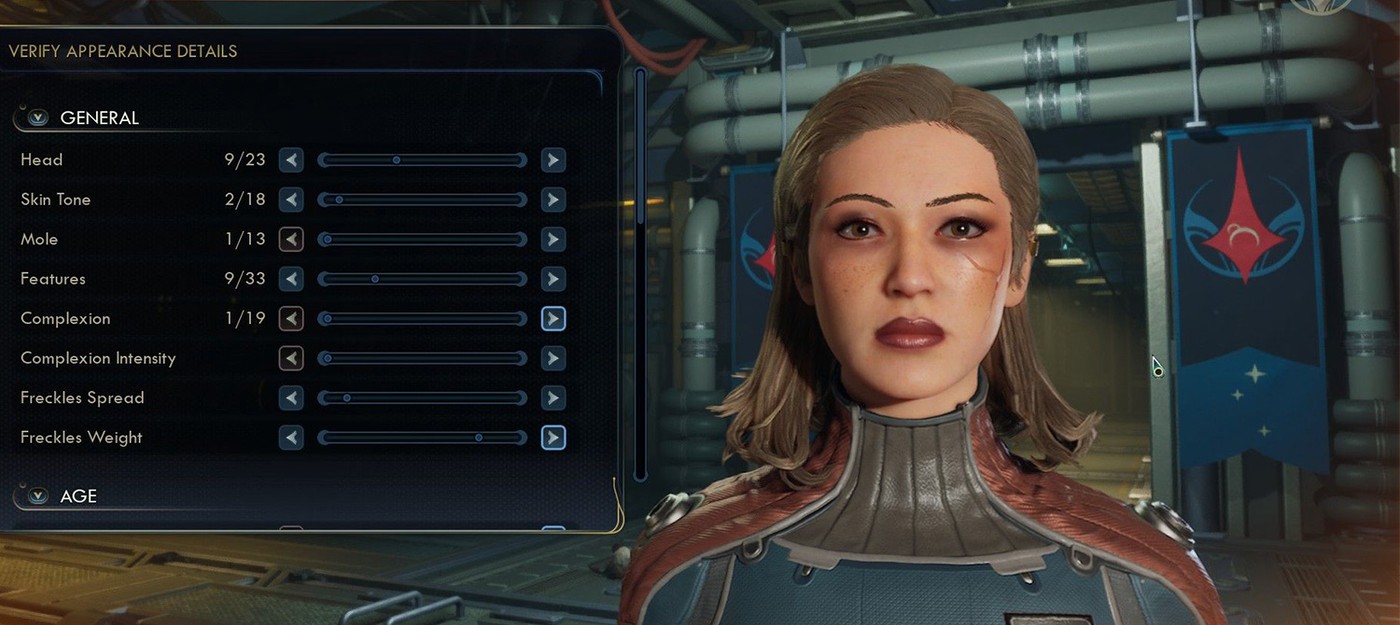1400x625 pixels.
Task: Increase Freckles Spread
Action: (x=553, y=398)
